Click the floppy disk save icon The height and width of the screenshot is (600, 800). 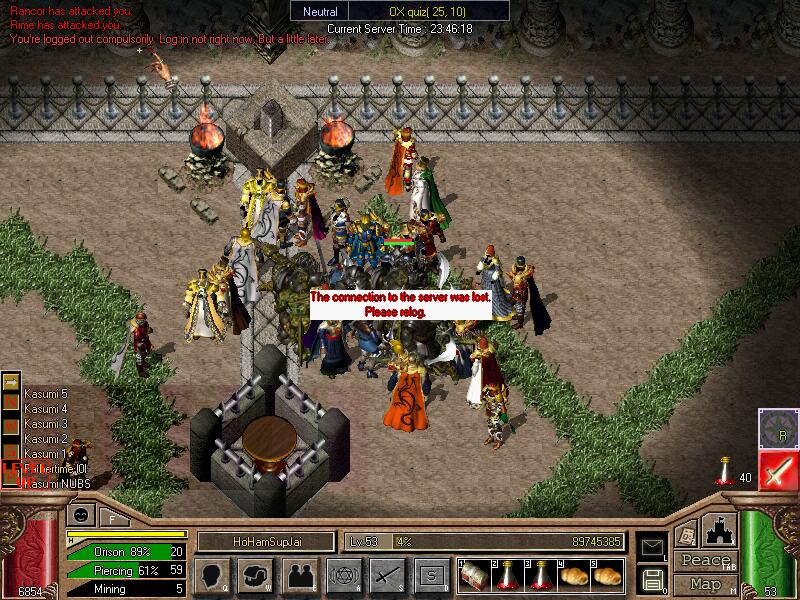point(654,578)
